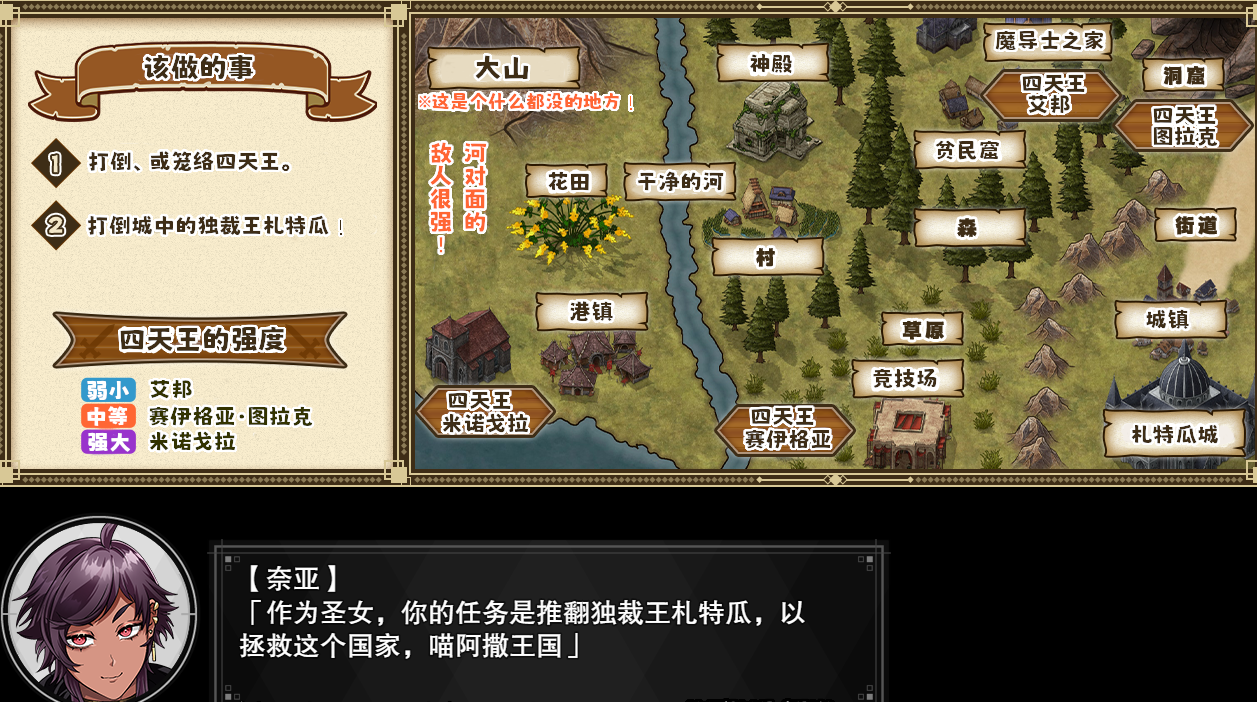Select the 洞窟 map label
The height and width of the screenshot is (702, 1257).
point(1184,75)
